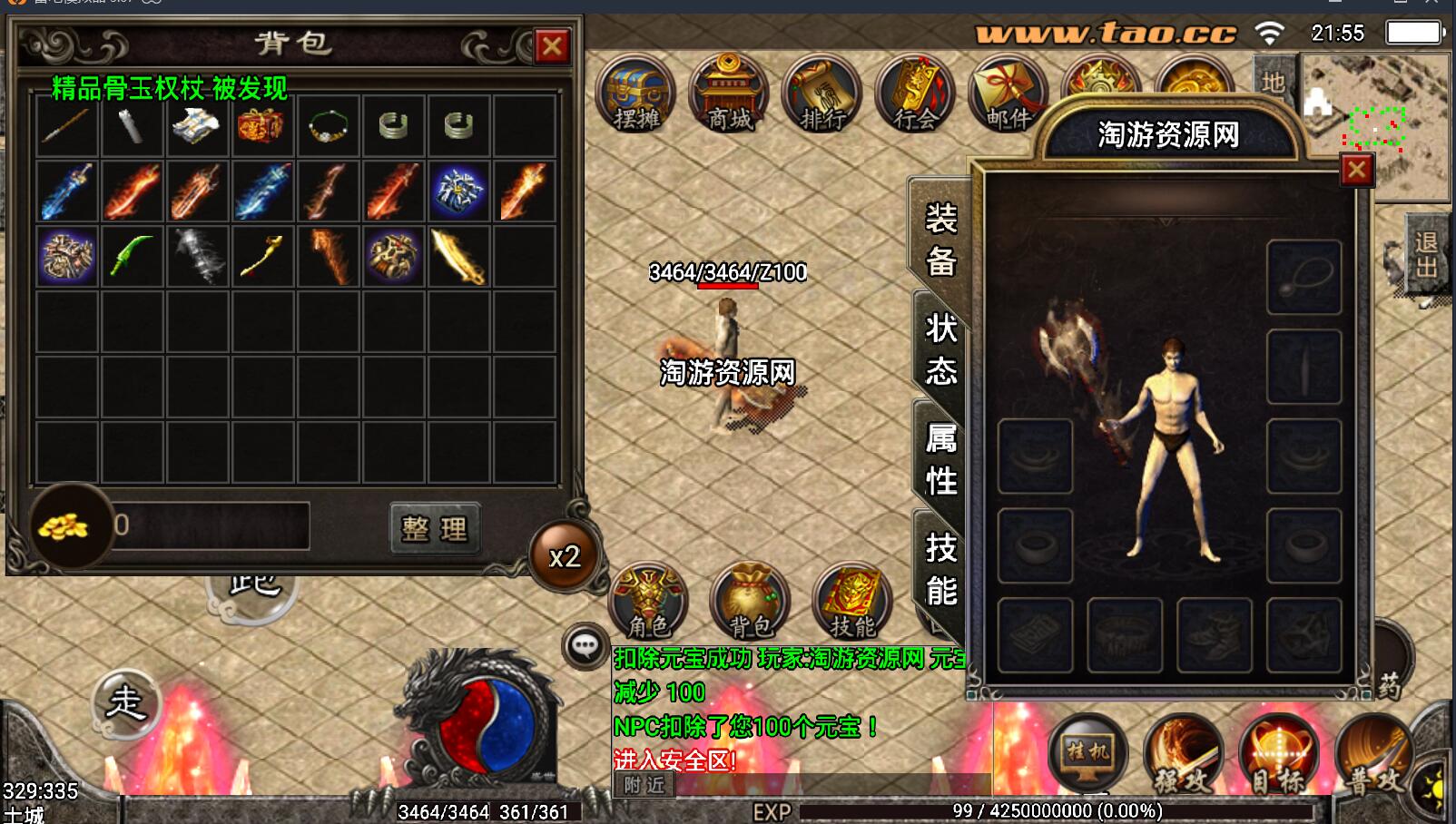Open the 摆摊 stall icon
Viewport: 1456px width, 824px height.
(636, 94)
